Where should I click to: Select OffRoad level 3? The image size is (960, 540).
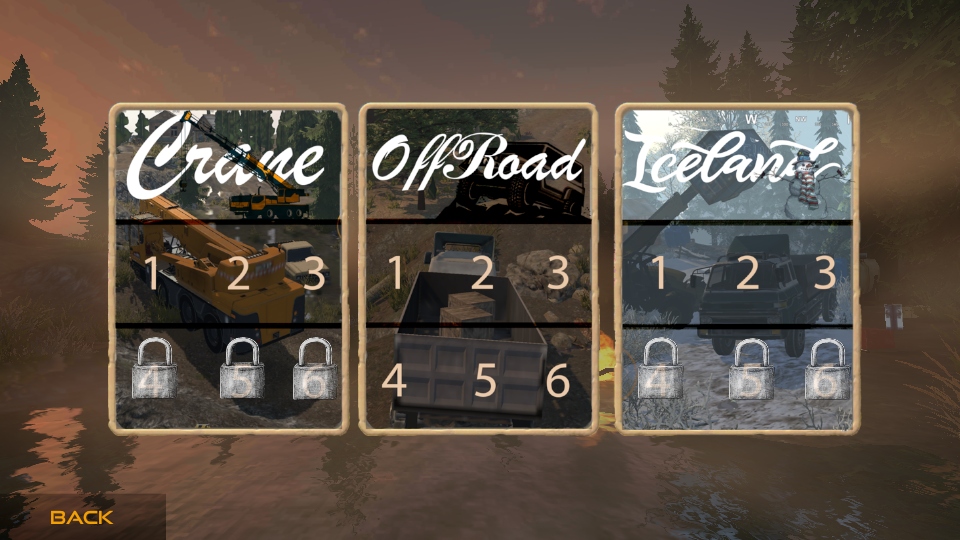(x=557, y=273)
